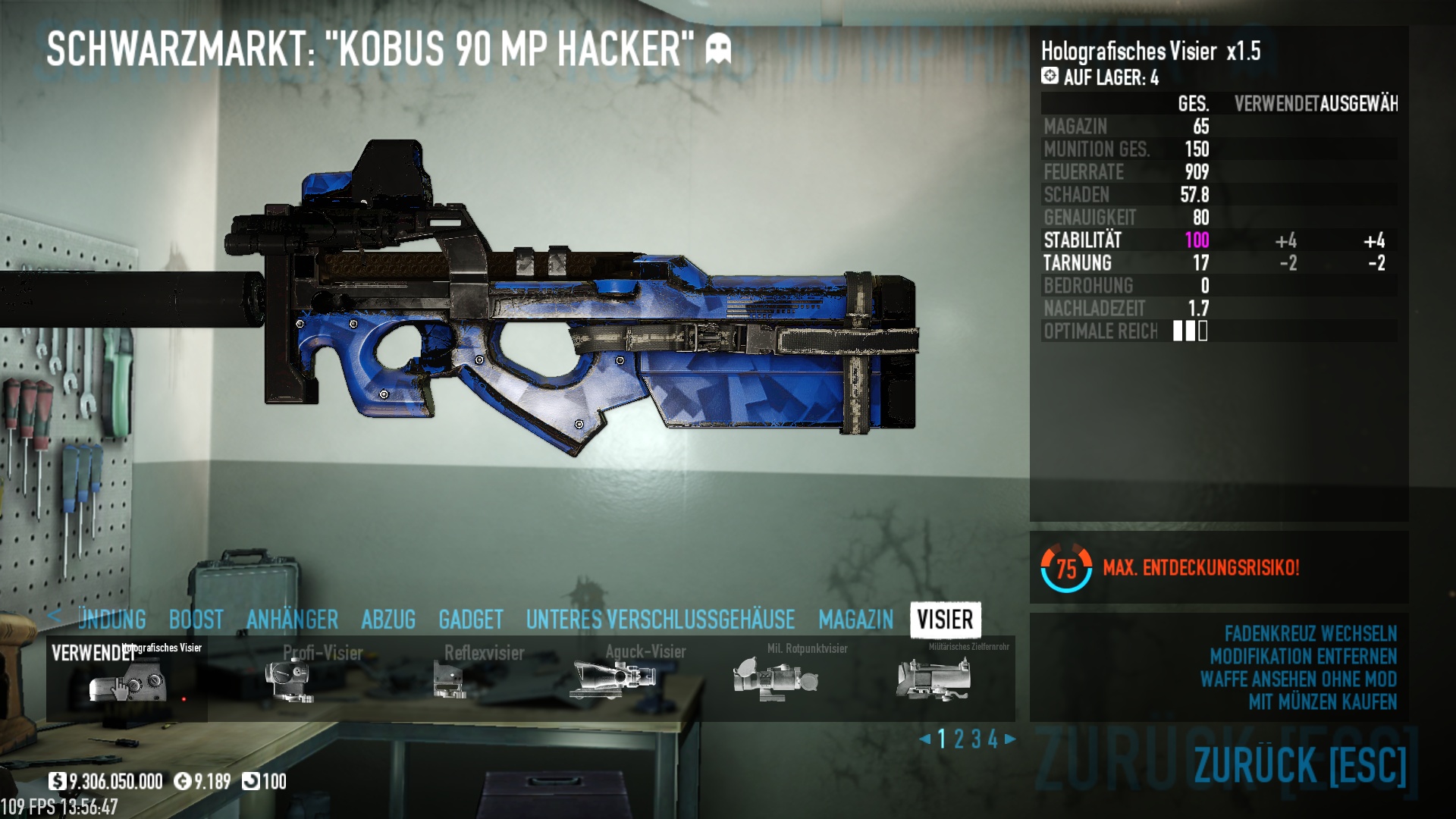The height and width of the screenshot is (819, 1456).
Task: Jump to sight page 4
Action: point(993,739)
